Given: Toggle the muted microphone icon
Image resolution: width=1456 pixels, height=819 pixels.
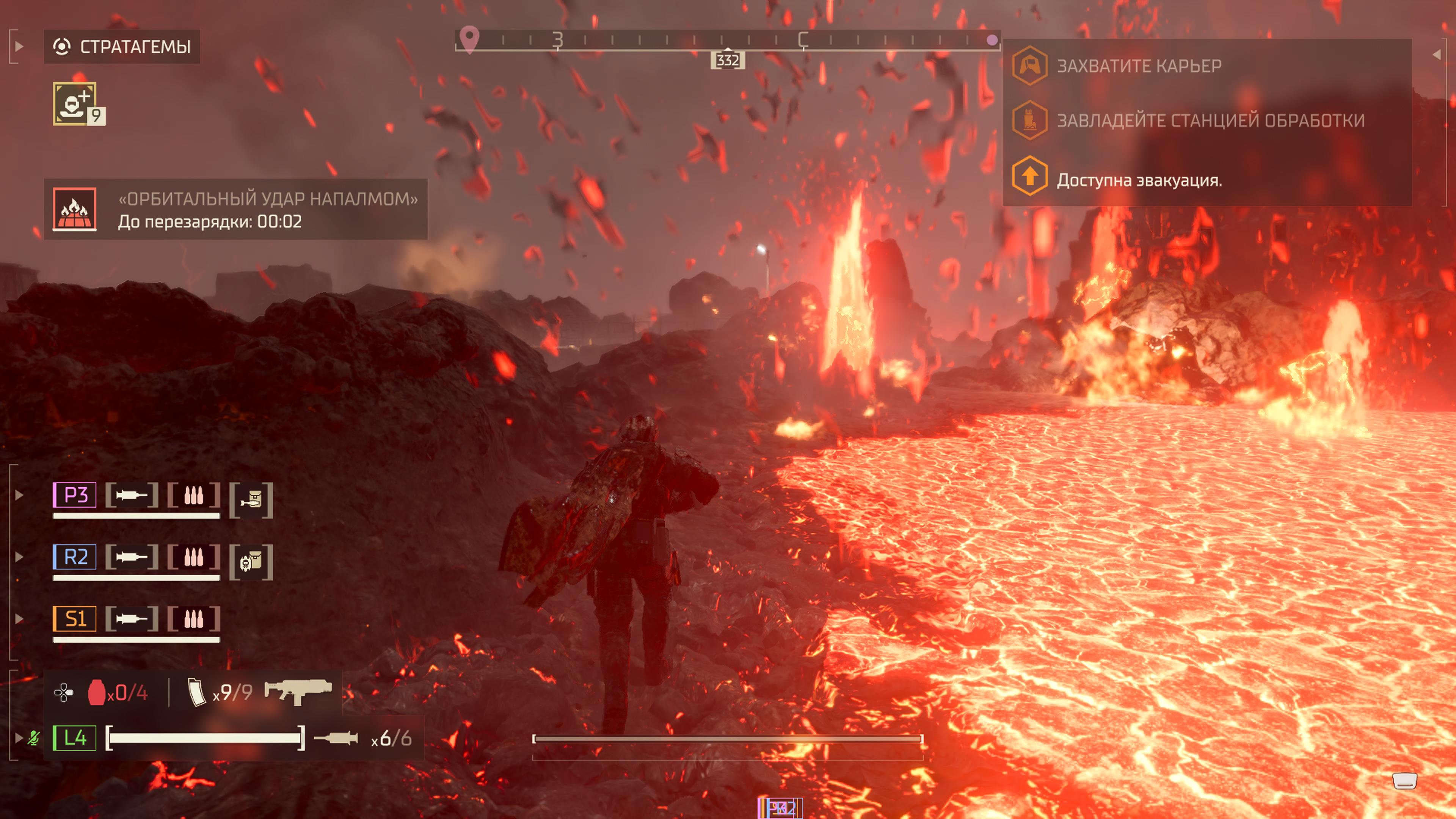Looking at the screenshot, I should 34,738.
